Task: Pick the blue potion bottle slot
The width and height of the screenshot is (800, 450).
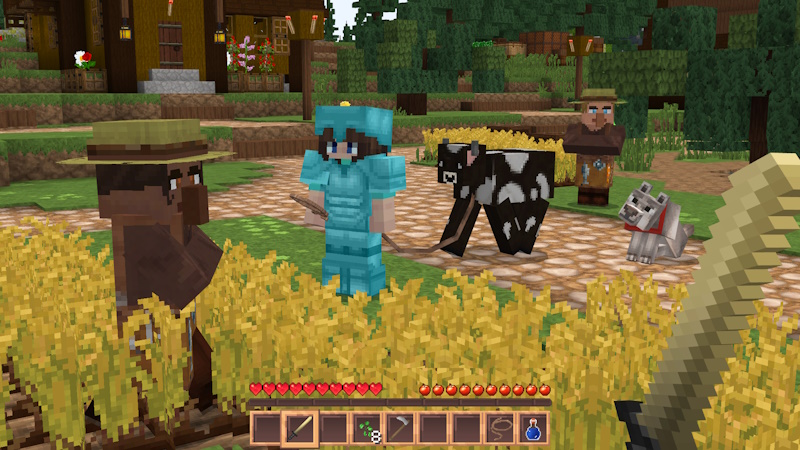Action: pyautogui.click(x=532, y=429)
